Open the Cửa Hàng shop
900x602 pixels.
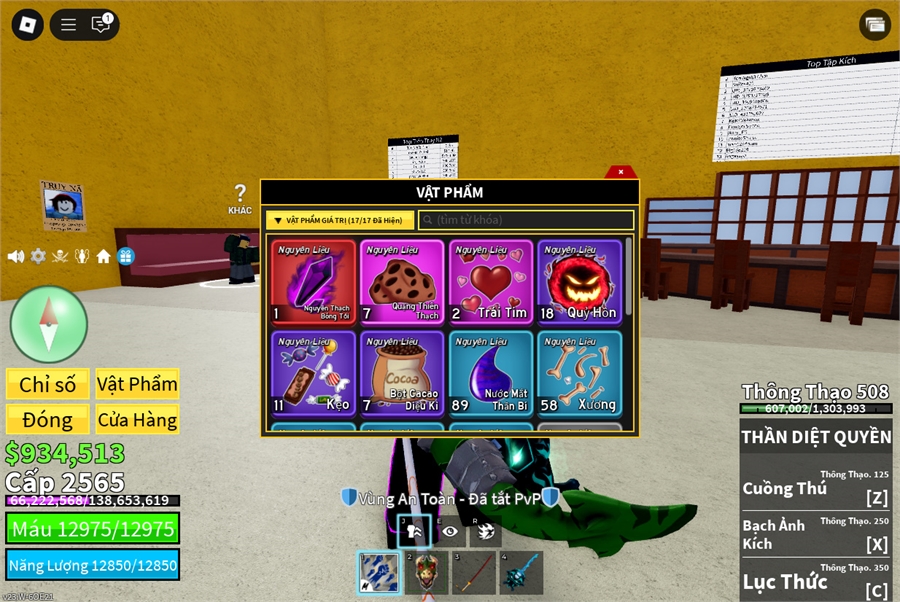(138, 419)
